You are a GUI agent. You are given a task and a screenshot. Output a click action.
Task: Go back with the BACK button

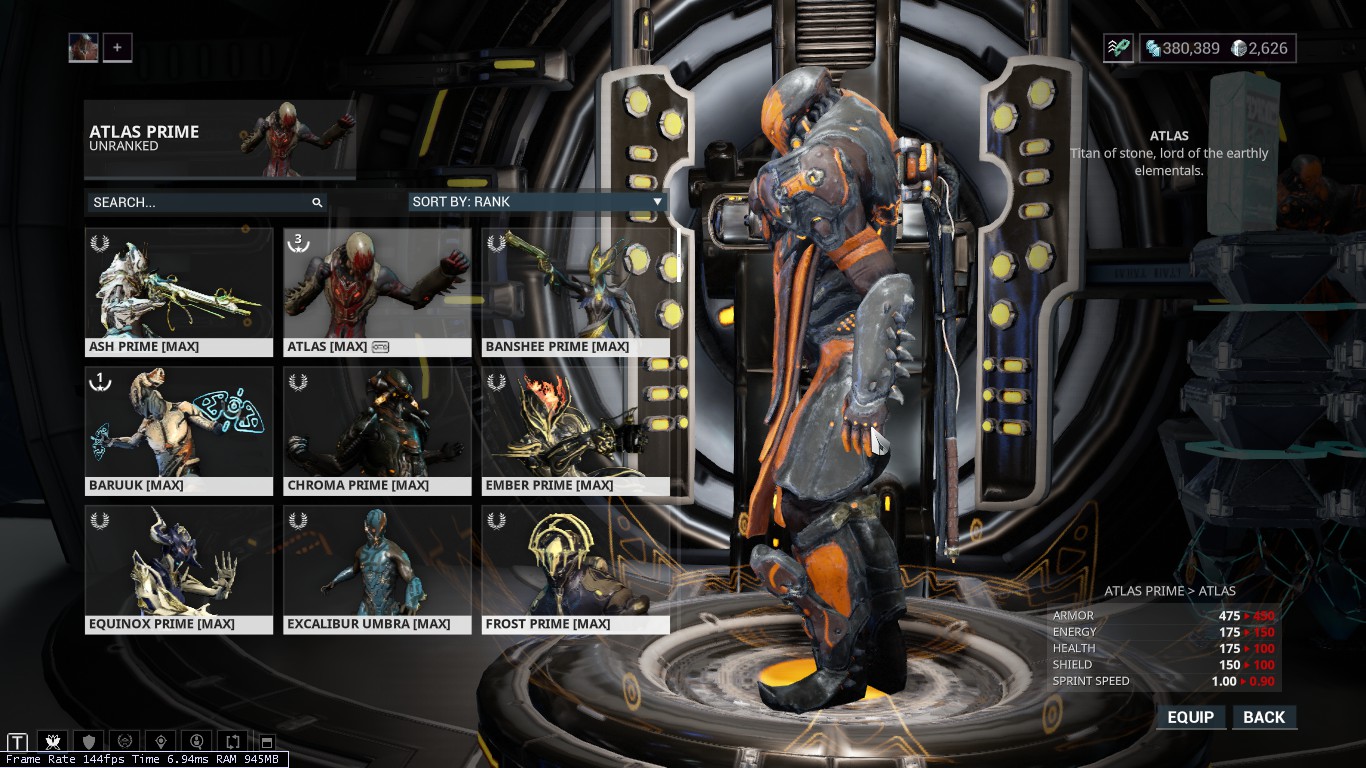[1264, 717]
